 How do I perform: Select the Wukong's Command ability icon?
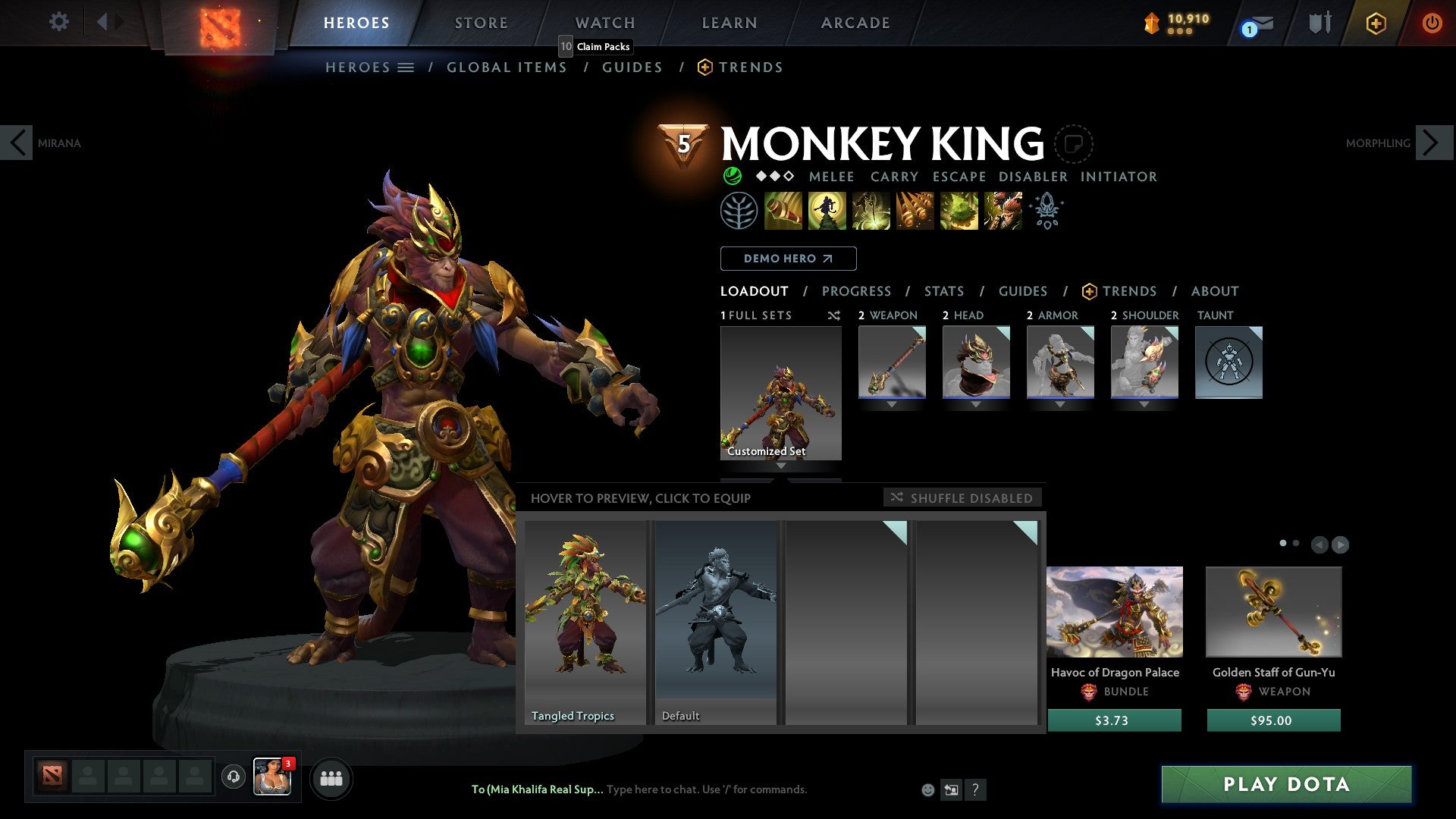pos(1003,211)
